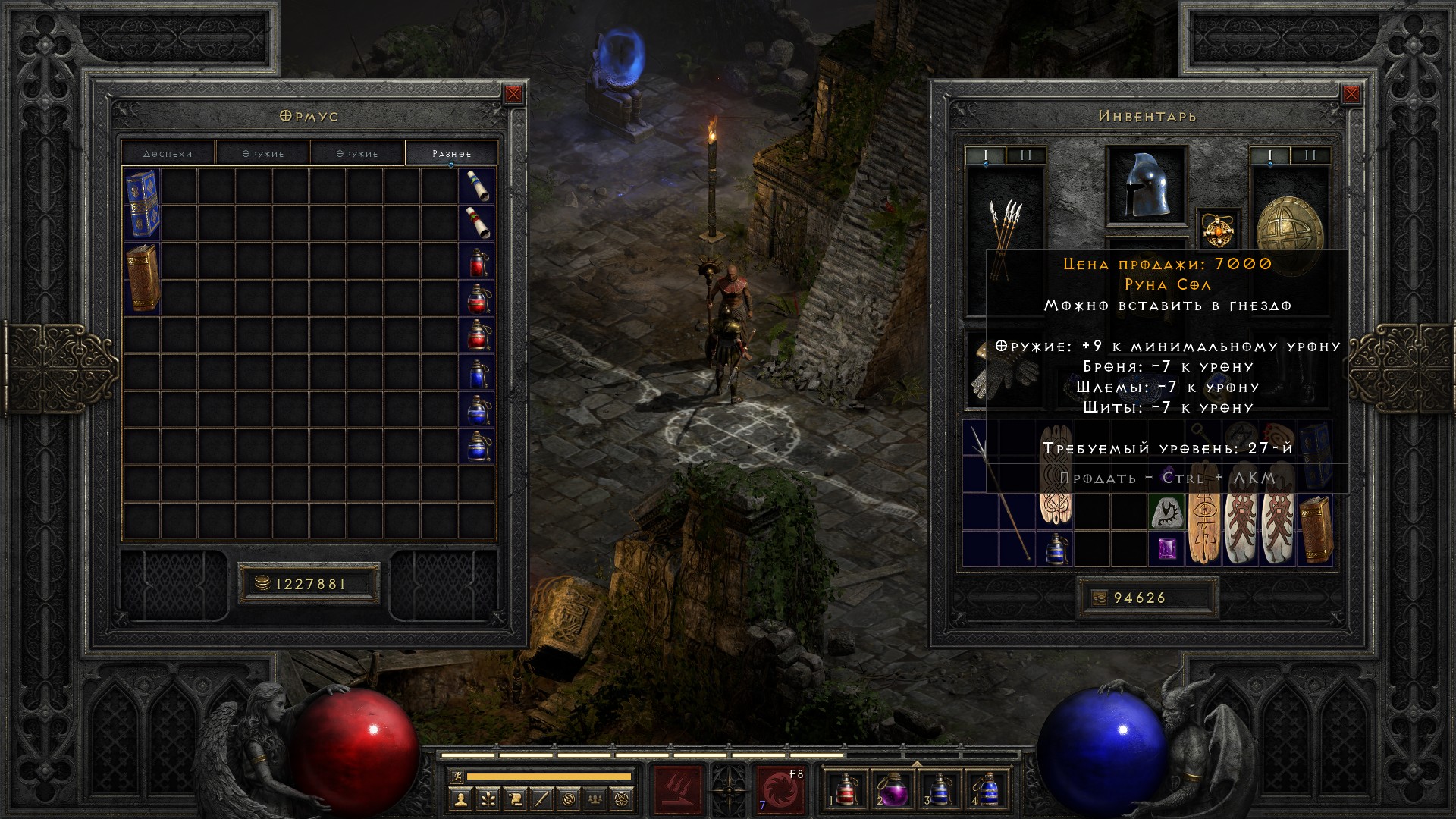Open the Разное vendor tab
This screenshot has width=1456, height=819.
pos(451,153)
